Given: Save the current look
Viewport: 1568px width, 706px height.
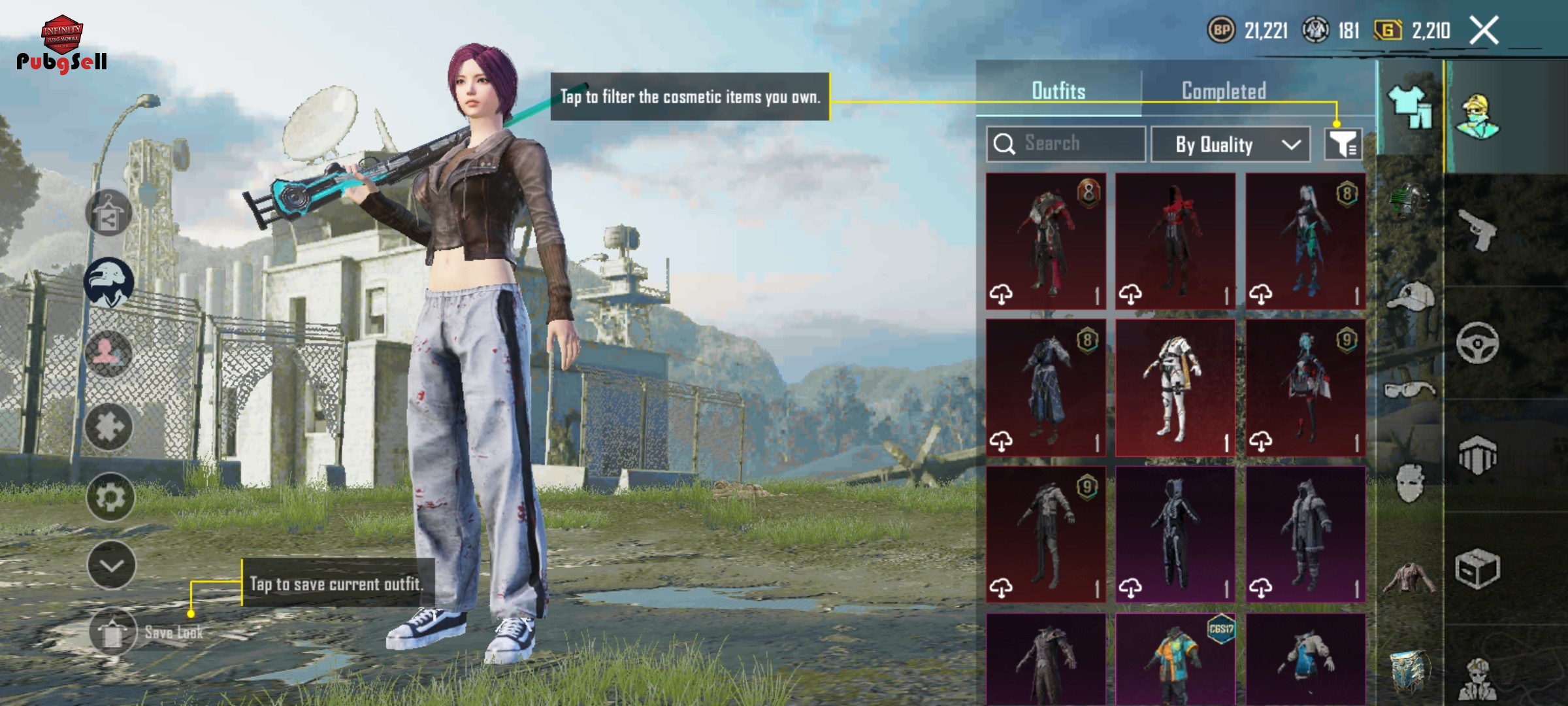Looking at the screenshot, I should 113,632.
